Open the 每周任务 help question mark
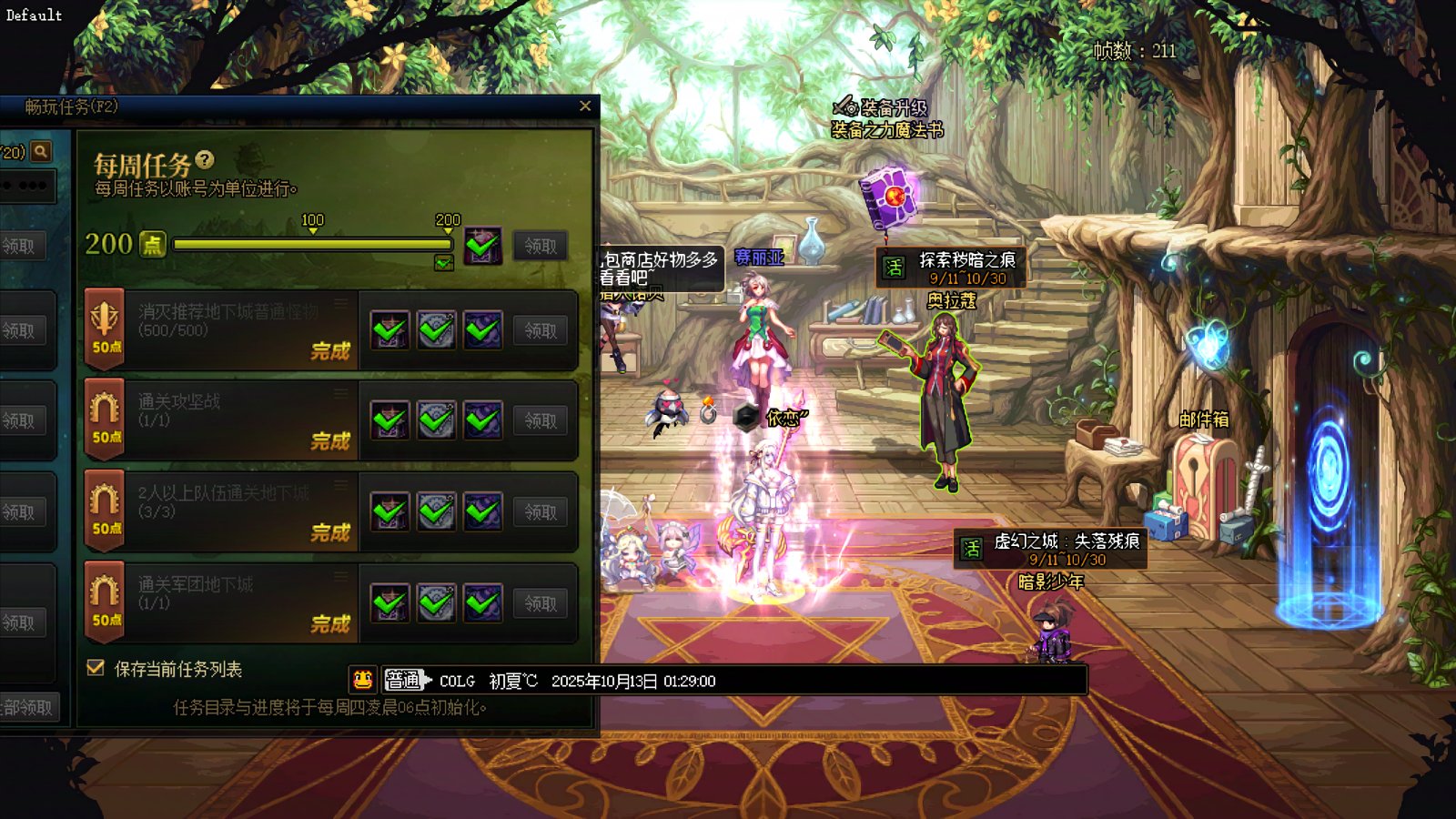Screen dimensions: 1456x819 [x=205, y=160]
